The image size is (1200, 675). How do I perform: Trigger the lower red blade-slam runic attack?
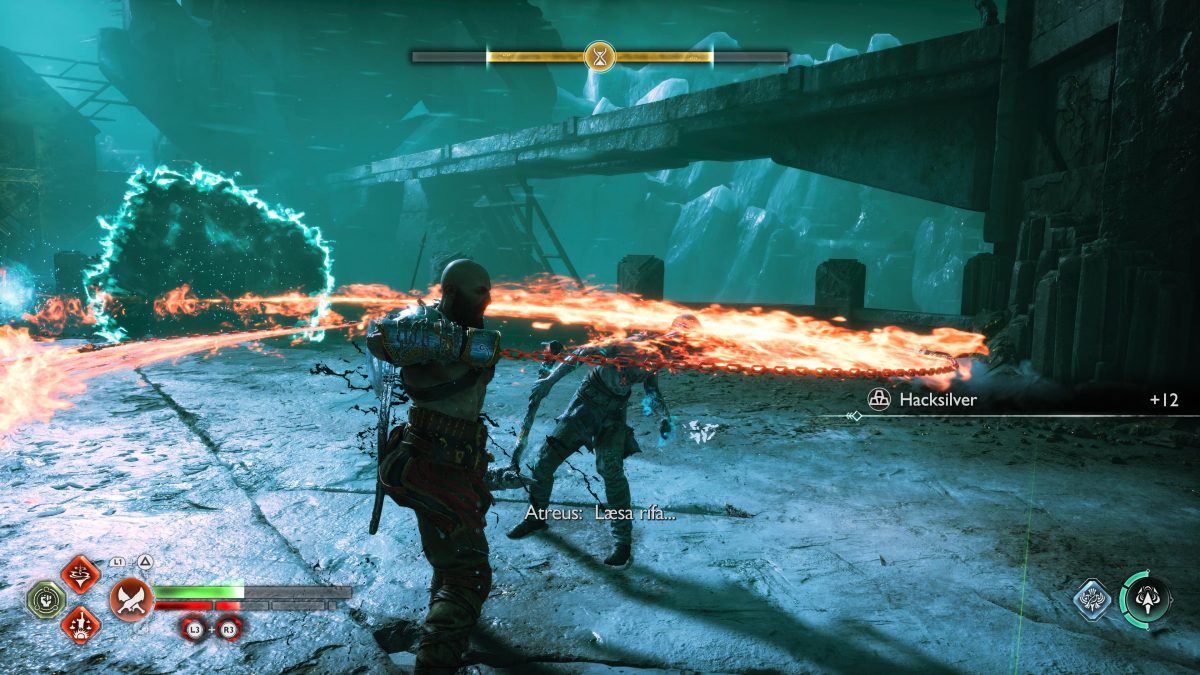80,624
